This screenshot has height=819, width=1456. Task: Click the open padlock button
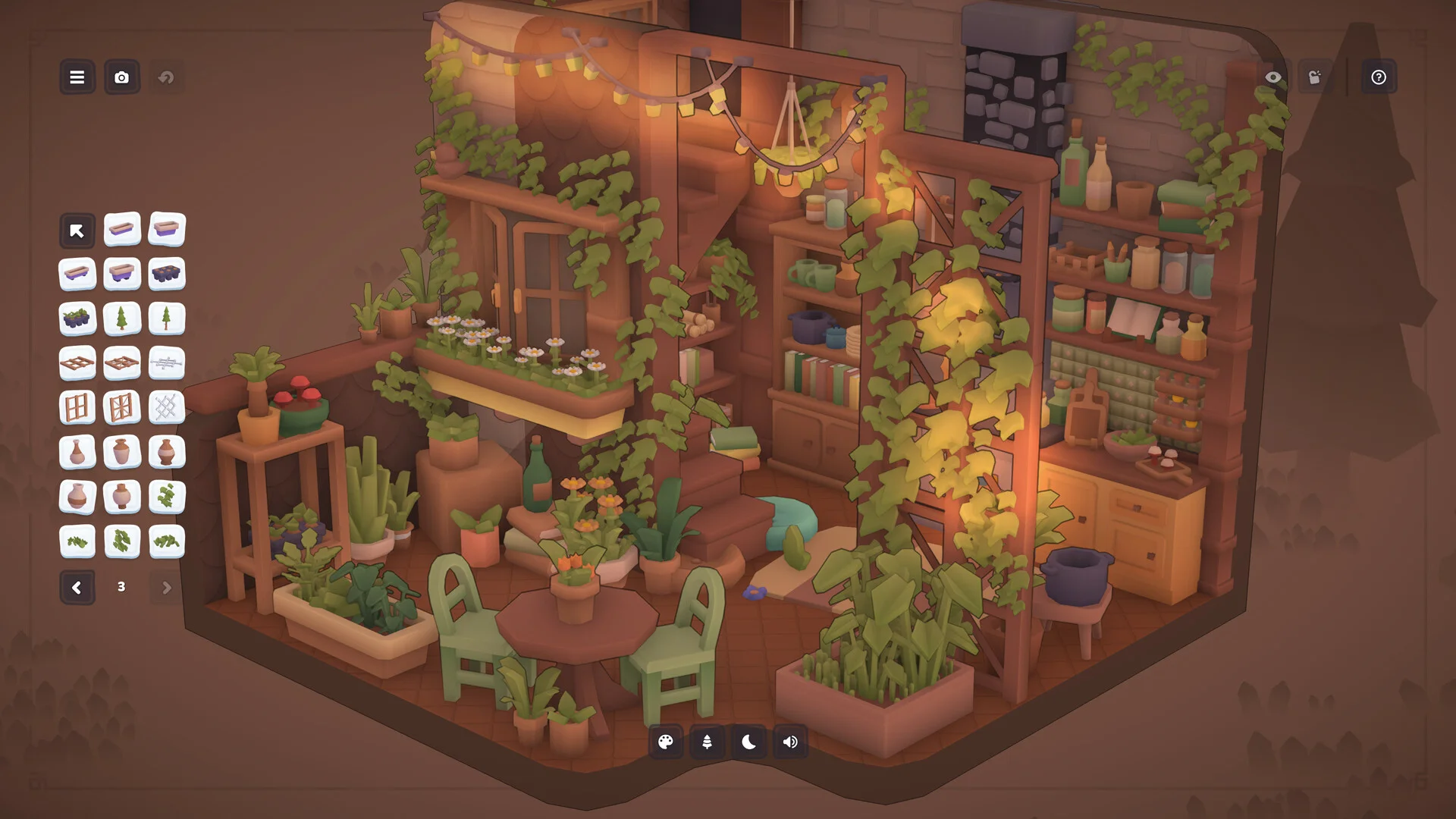click(x=1315, y=77)
